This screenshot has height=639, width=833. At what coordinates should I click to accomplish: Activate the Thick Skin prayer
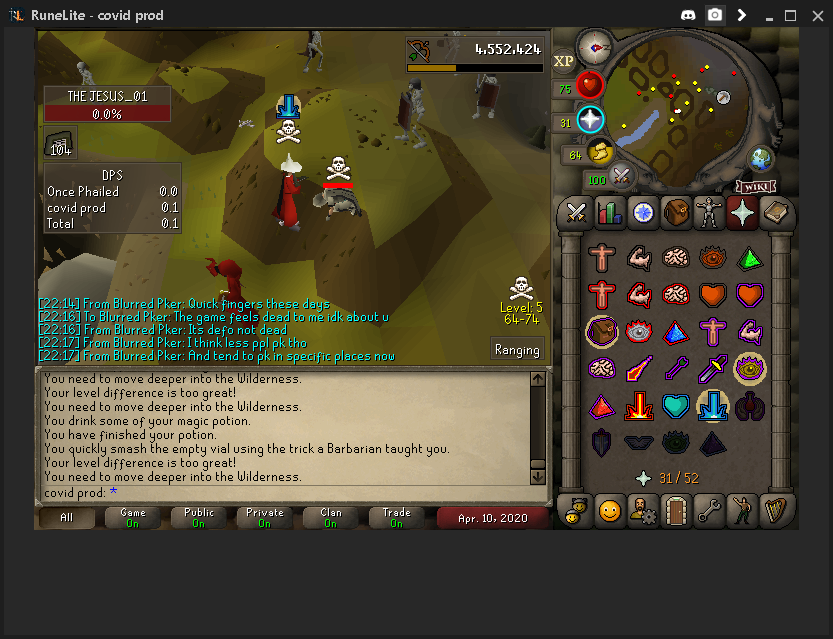[602, 258]
